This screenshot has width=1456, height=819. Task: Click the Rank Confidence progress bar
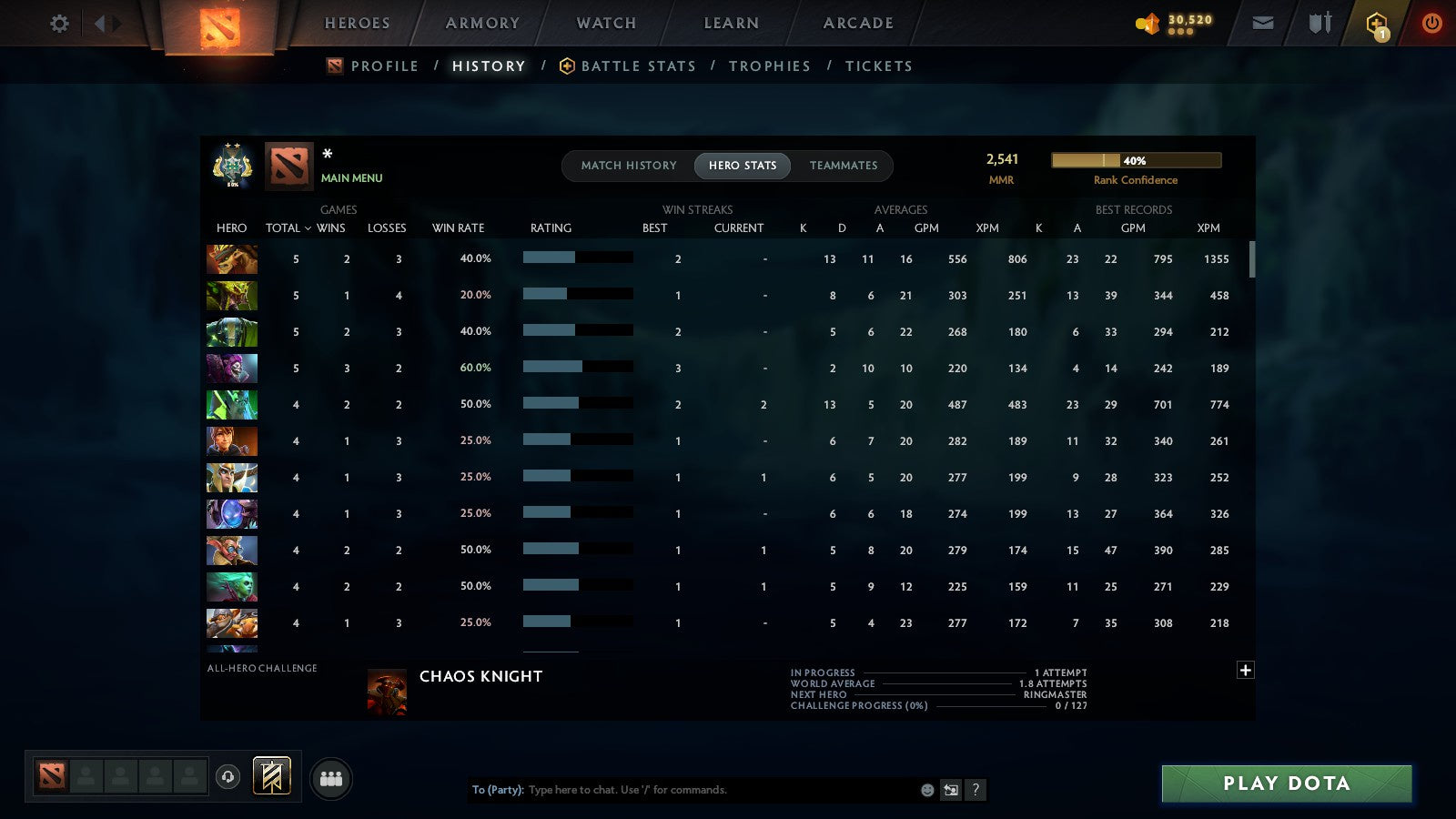point(1137,159)
